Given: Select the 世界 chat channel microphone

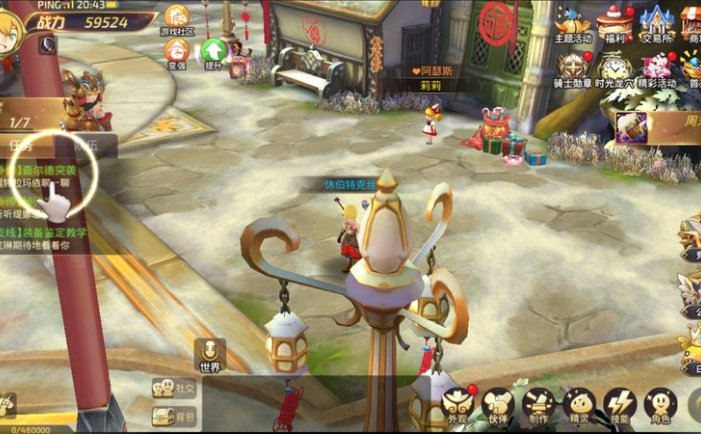Looking at the screenshot, I should click(210, 354).
